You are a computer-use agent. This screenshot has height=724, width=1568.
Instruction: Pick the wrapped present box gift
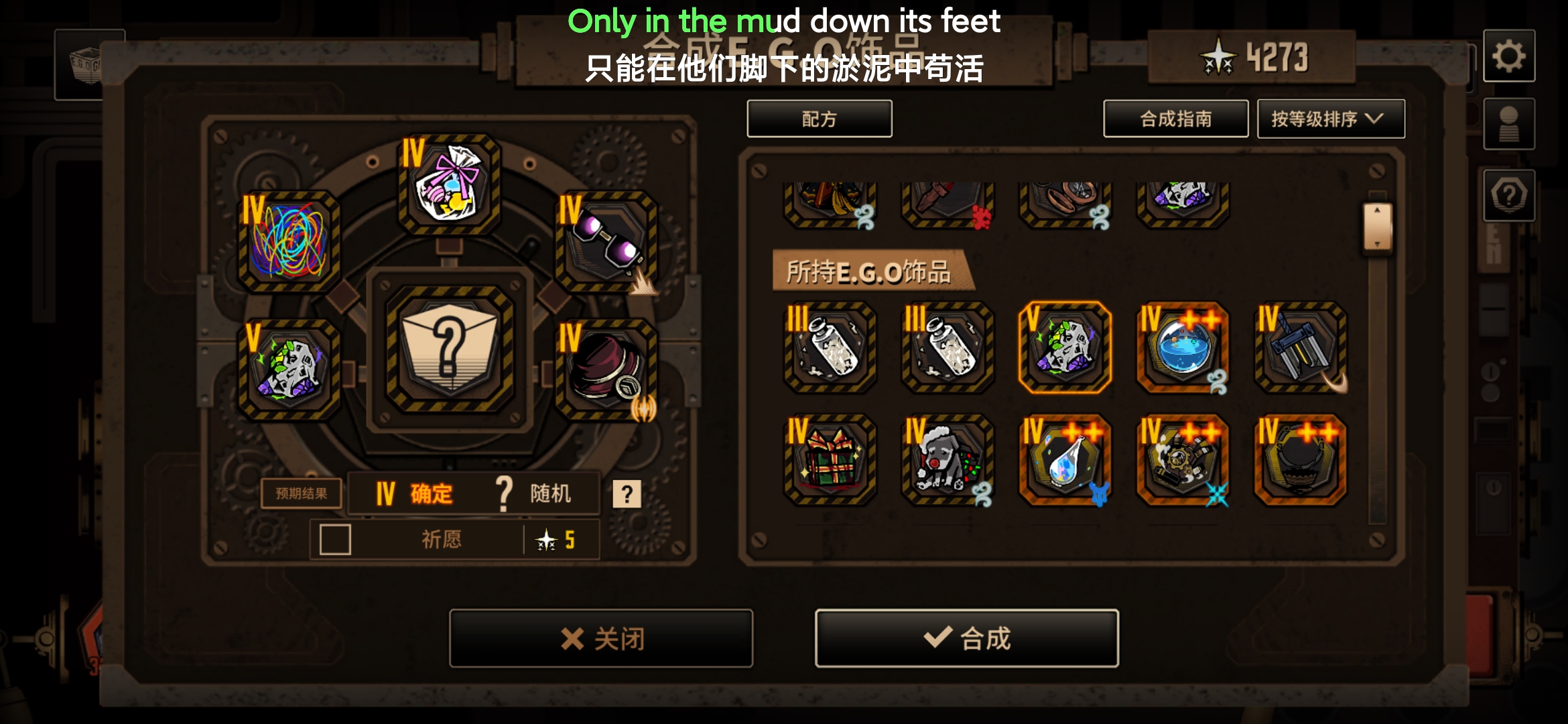click(830, 460)
